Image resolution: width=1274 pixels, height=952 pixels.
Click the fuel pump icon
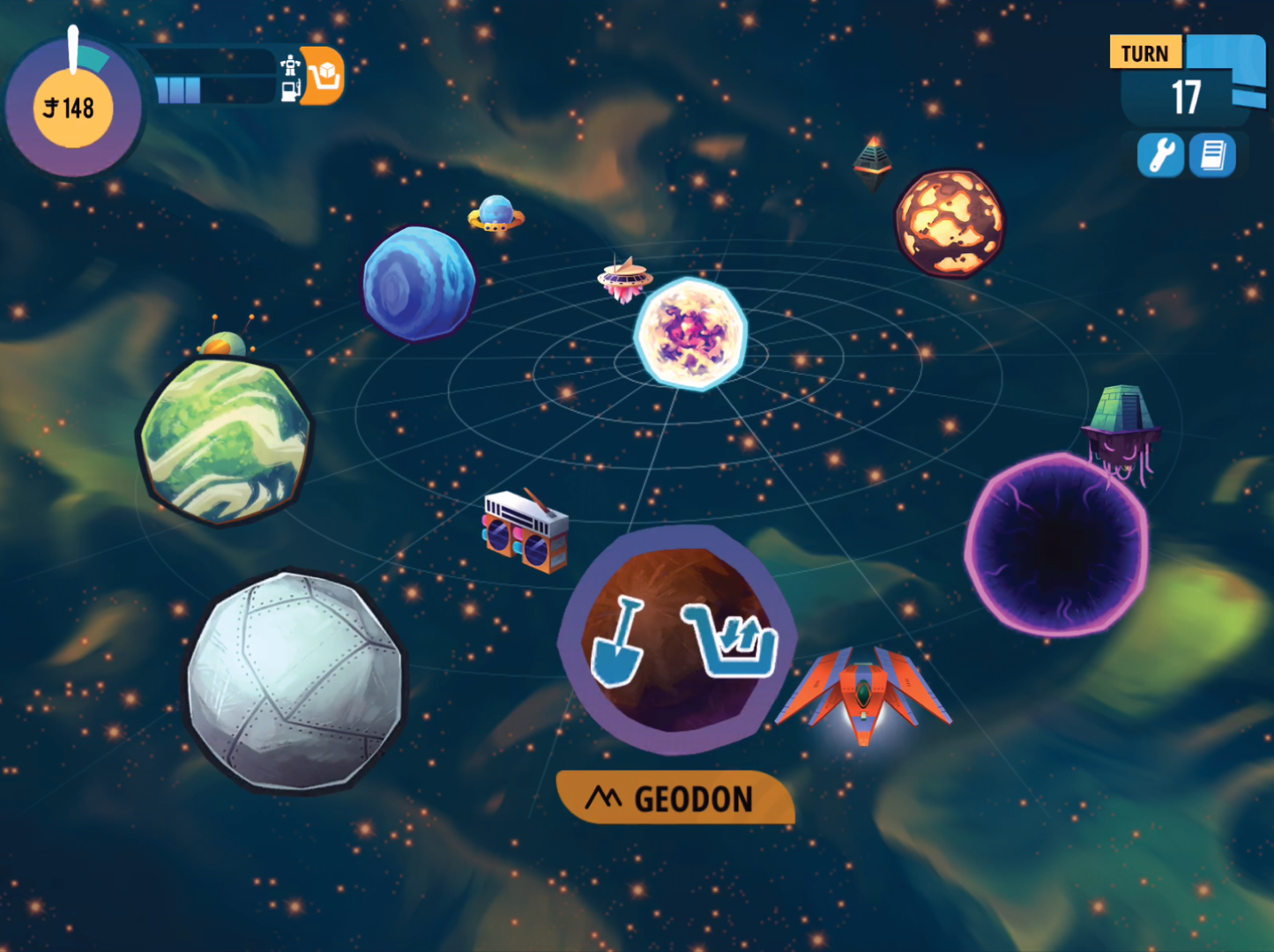[288, 91]
